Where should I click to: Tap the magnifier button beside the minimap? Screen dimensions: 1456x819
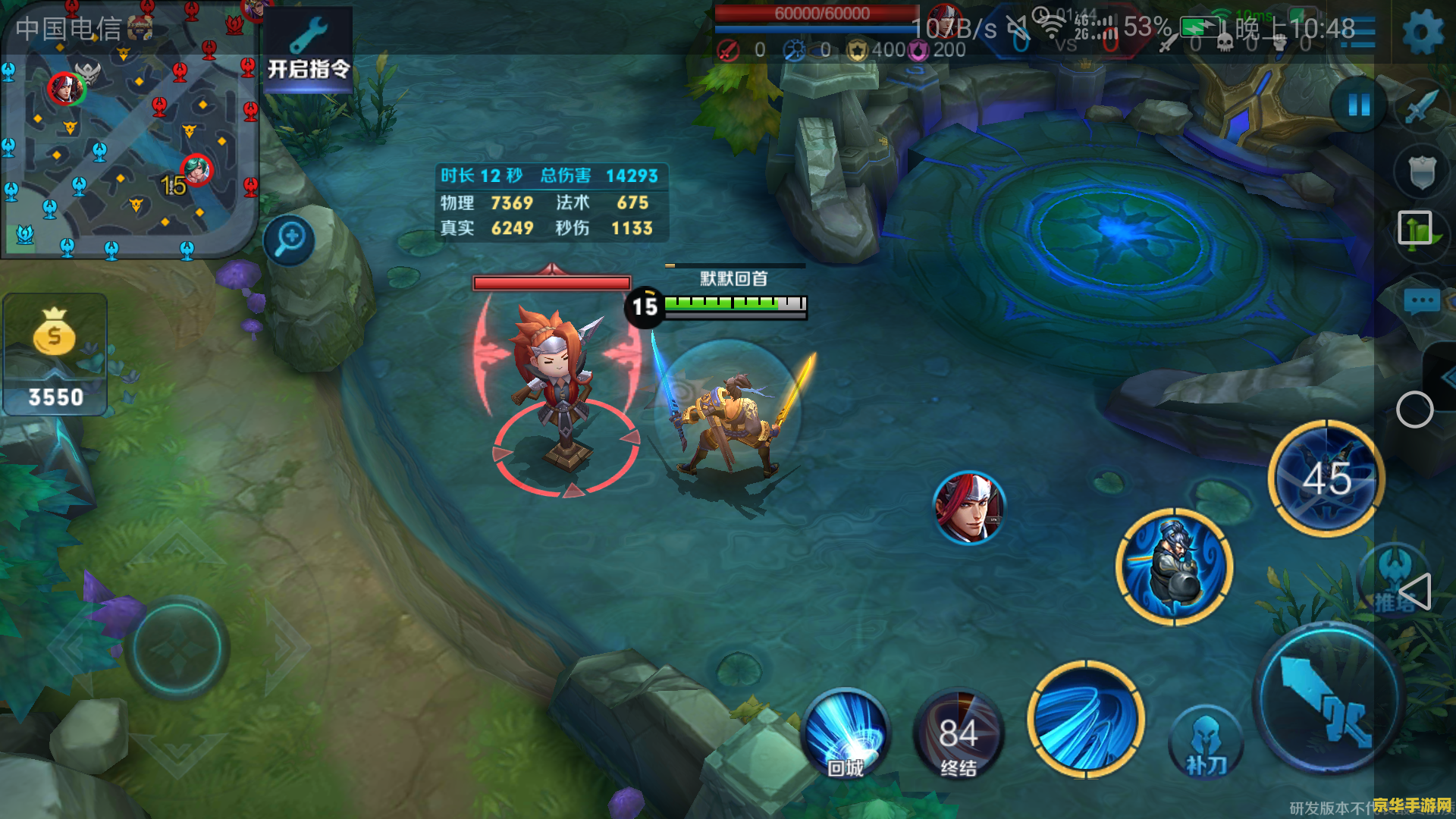click(290, 240)
